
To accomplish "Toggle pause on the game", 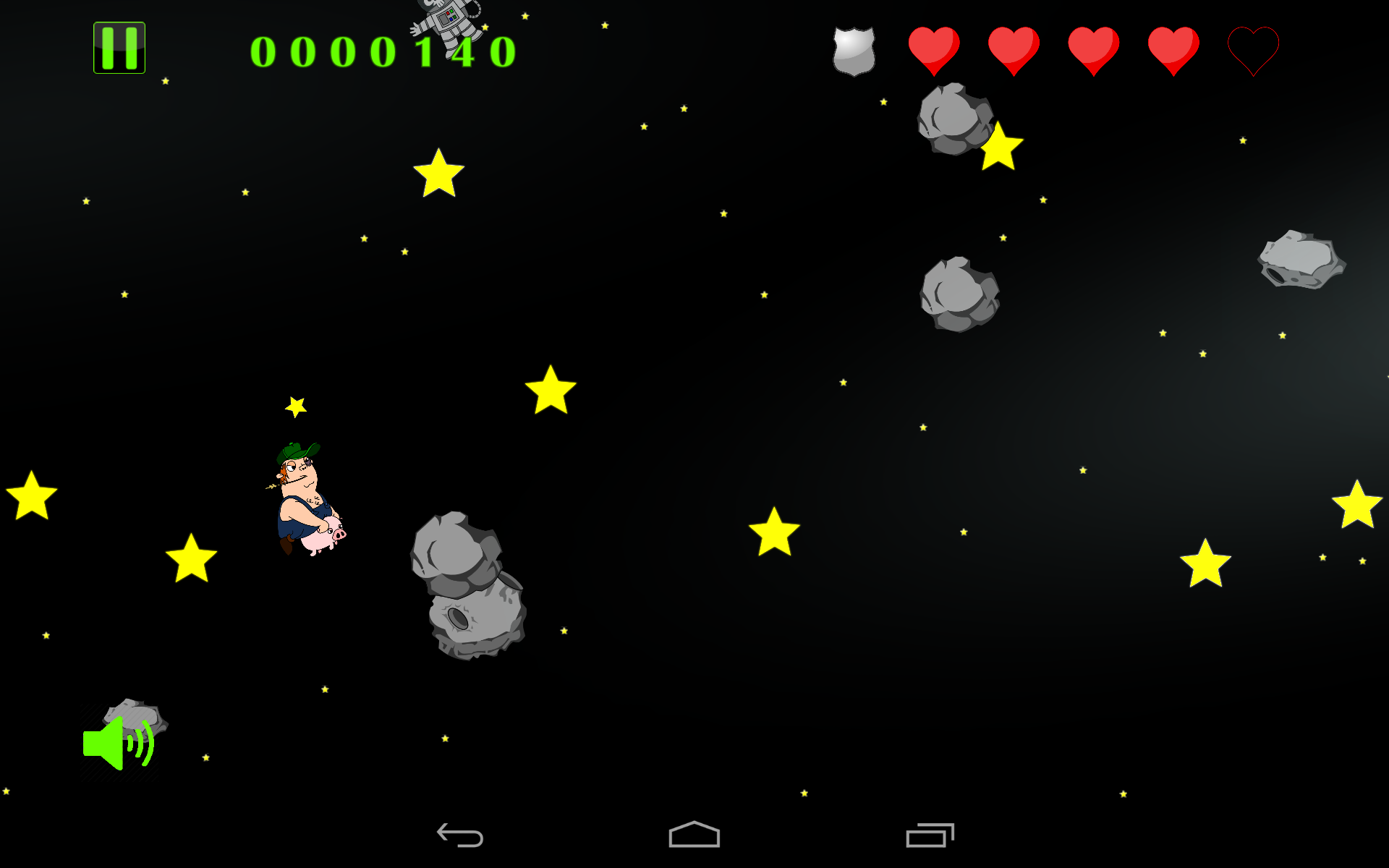I will click(119, 48).
